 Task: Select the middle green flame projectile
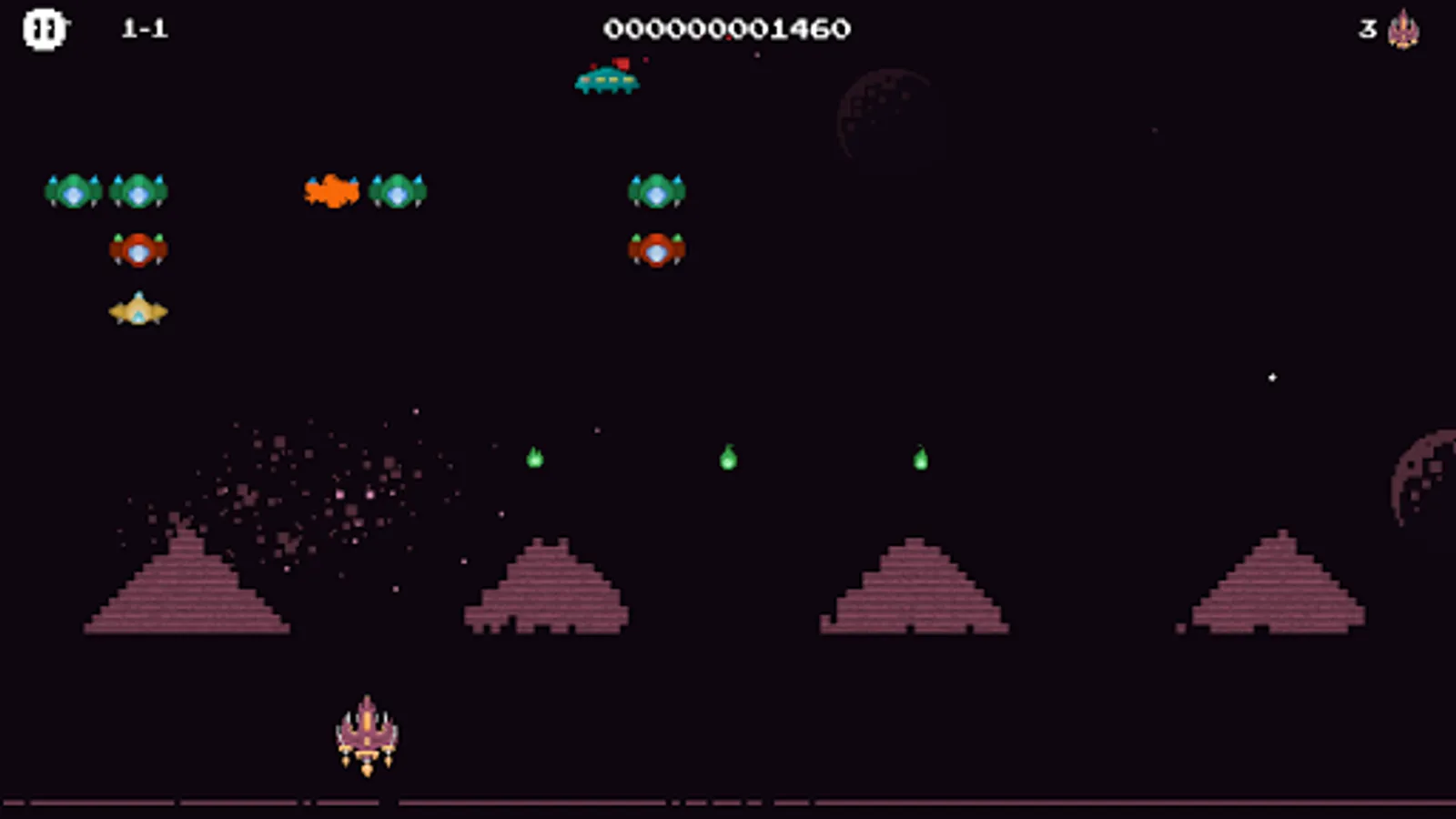(x=729, y=460)
